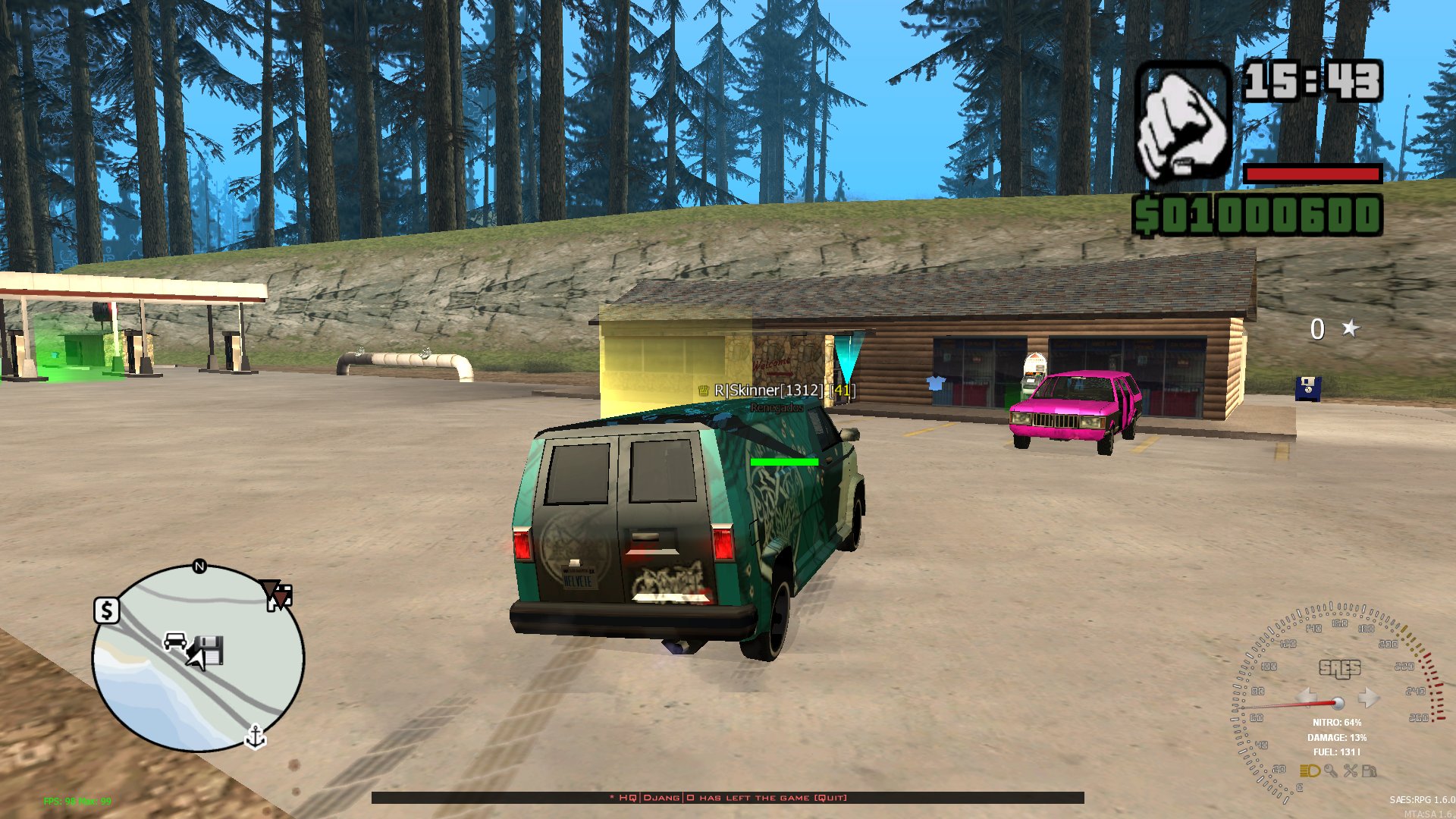1456x819 pixels.
Task: Select the crossed tools repair indicator
Action: pos(1351,771)
